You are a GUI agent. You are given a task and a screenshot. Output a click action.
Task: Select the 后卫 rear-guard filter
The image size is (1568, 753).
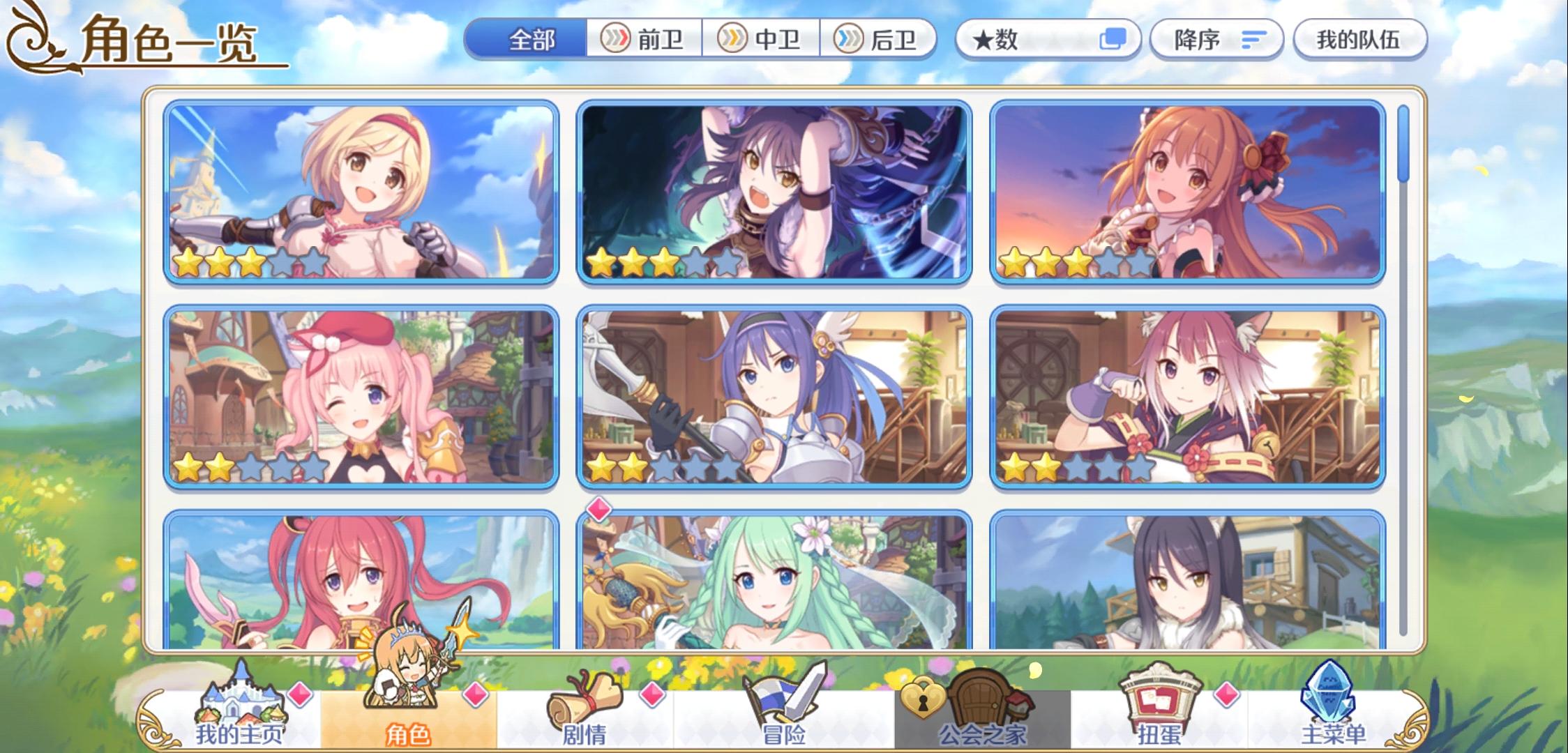[x=878, y=40]
